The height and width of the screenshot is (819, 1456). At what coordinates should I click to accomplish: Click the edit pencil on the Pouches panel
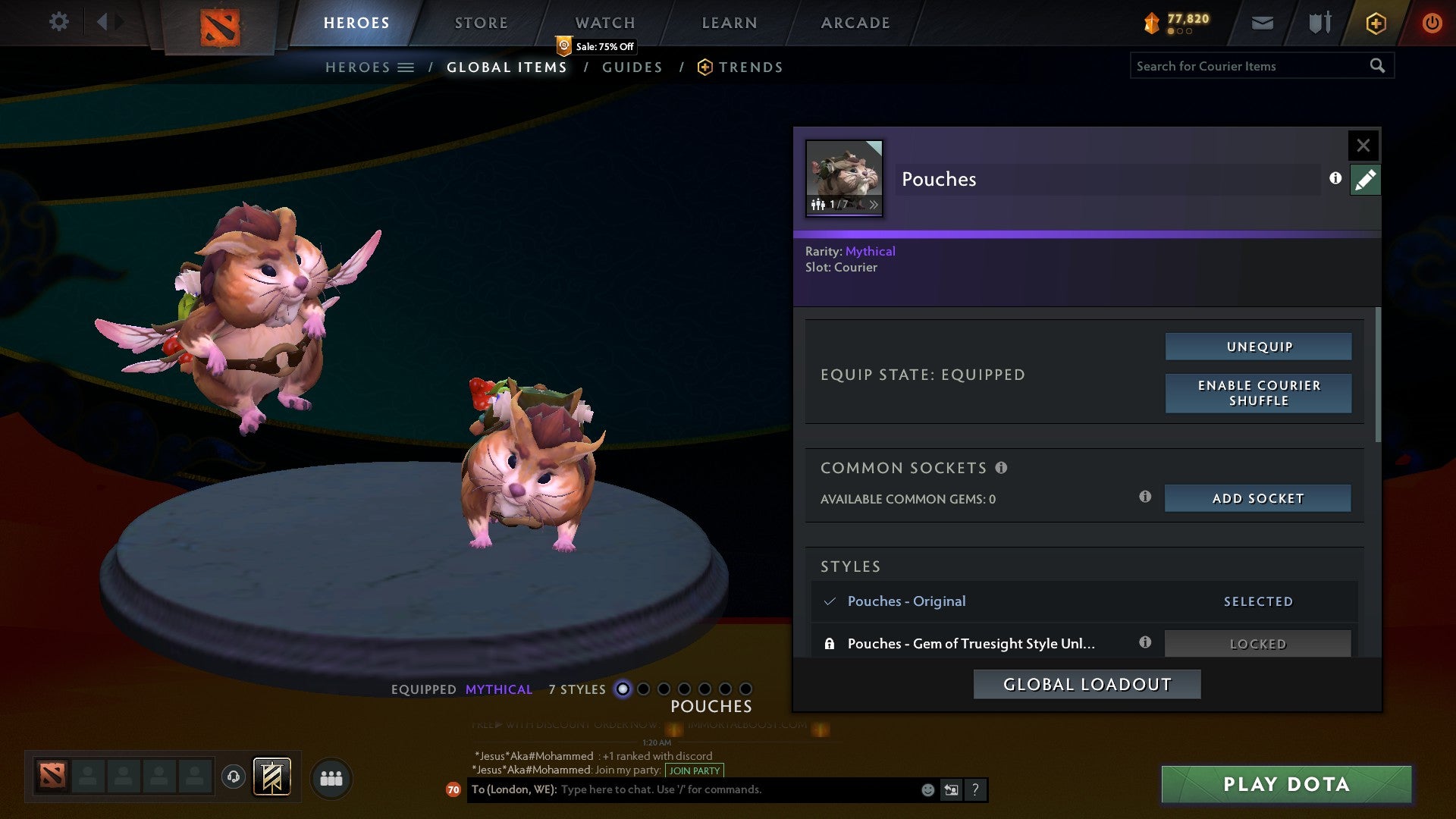coord(1365,179)
